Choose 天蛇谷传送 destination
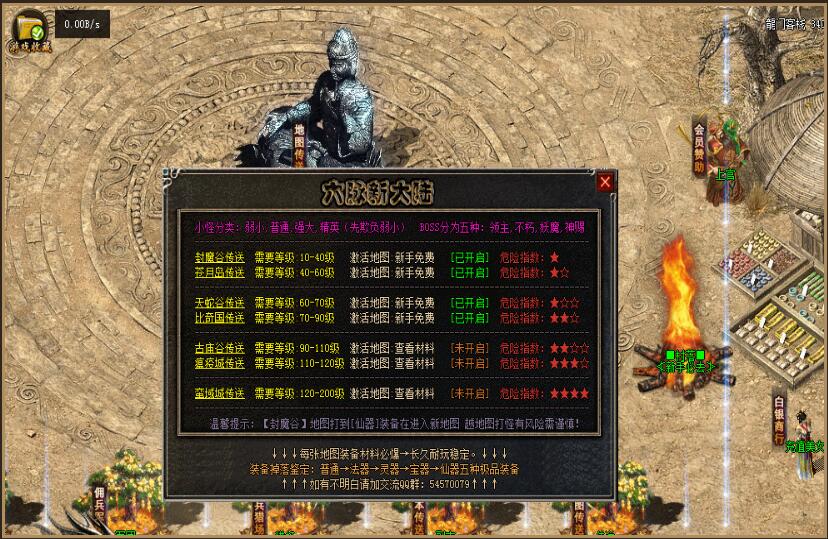This screenshot has width=828, height=539. (220, 303)
